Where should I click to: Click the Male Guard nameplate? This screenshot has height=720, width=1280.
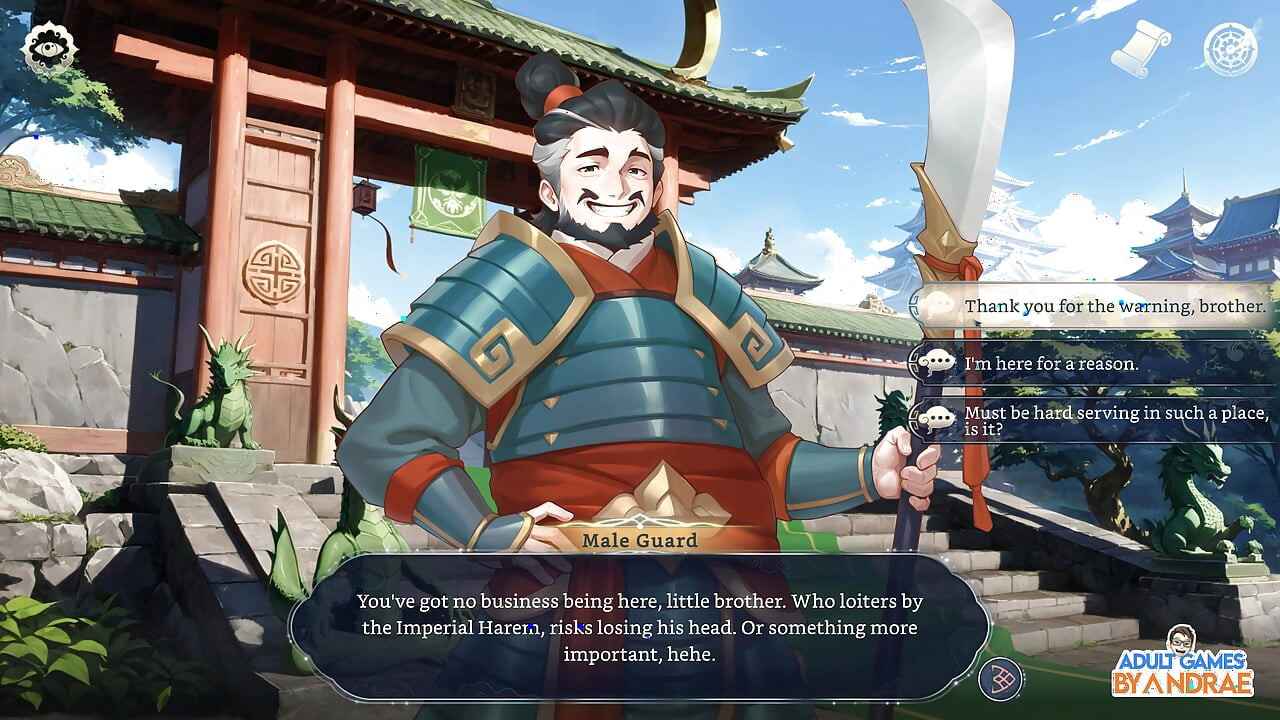[x=641, y=540]
